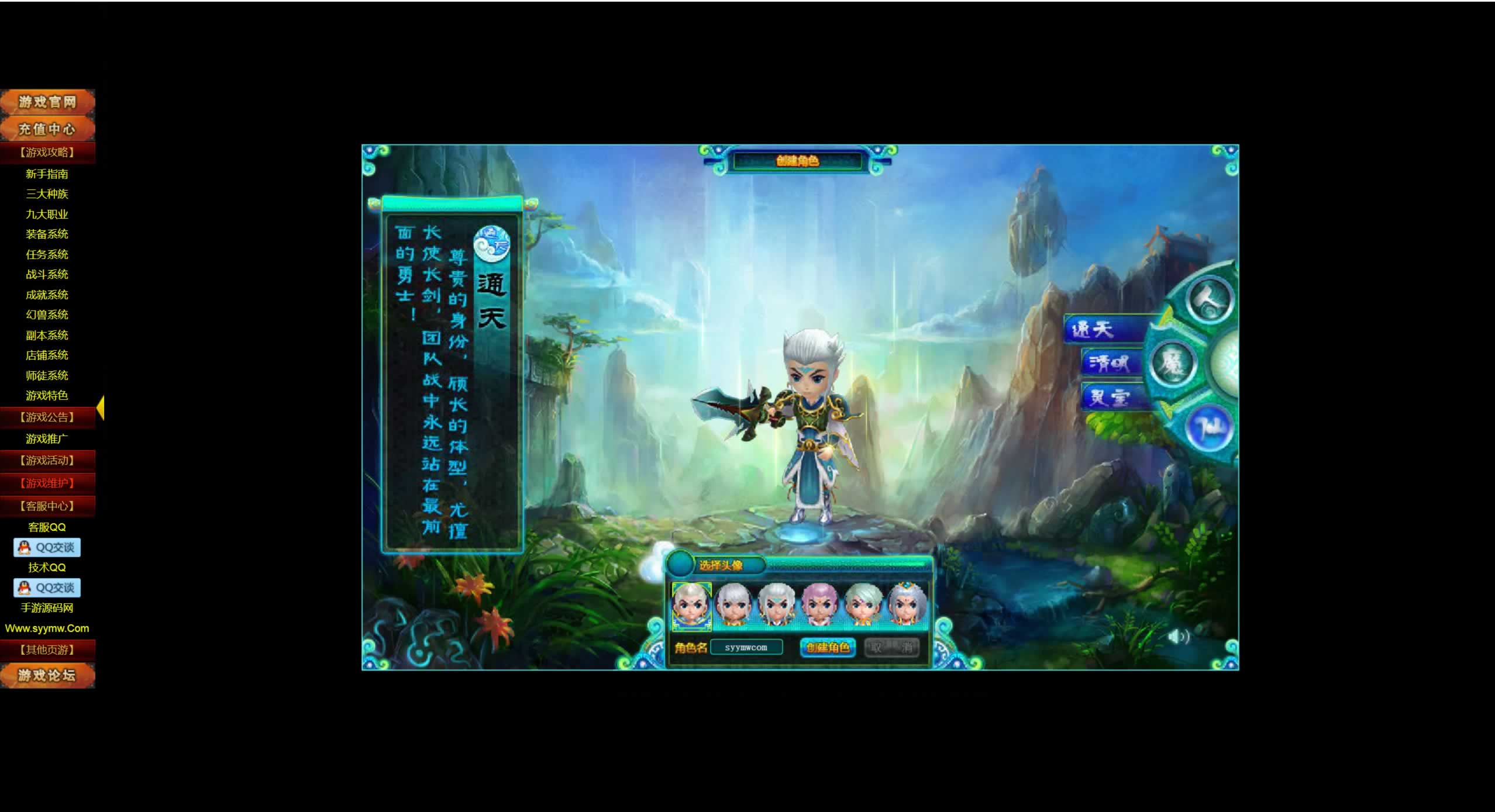The height and width of the screenshot is (812, 1495).
Task: Choose the 魔 demon race icon
Action: [x=1172, y=362]
